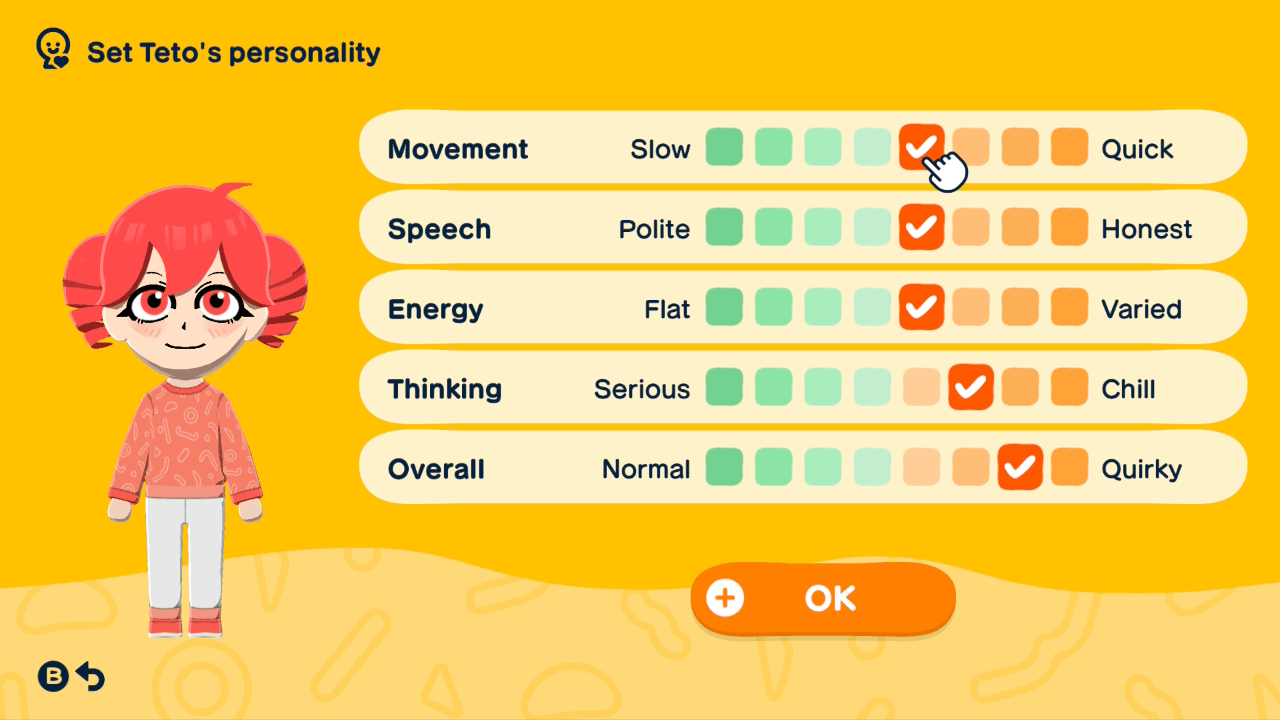
Task: Select the checked box on the Movement row
Action: [x=921, y=147]
